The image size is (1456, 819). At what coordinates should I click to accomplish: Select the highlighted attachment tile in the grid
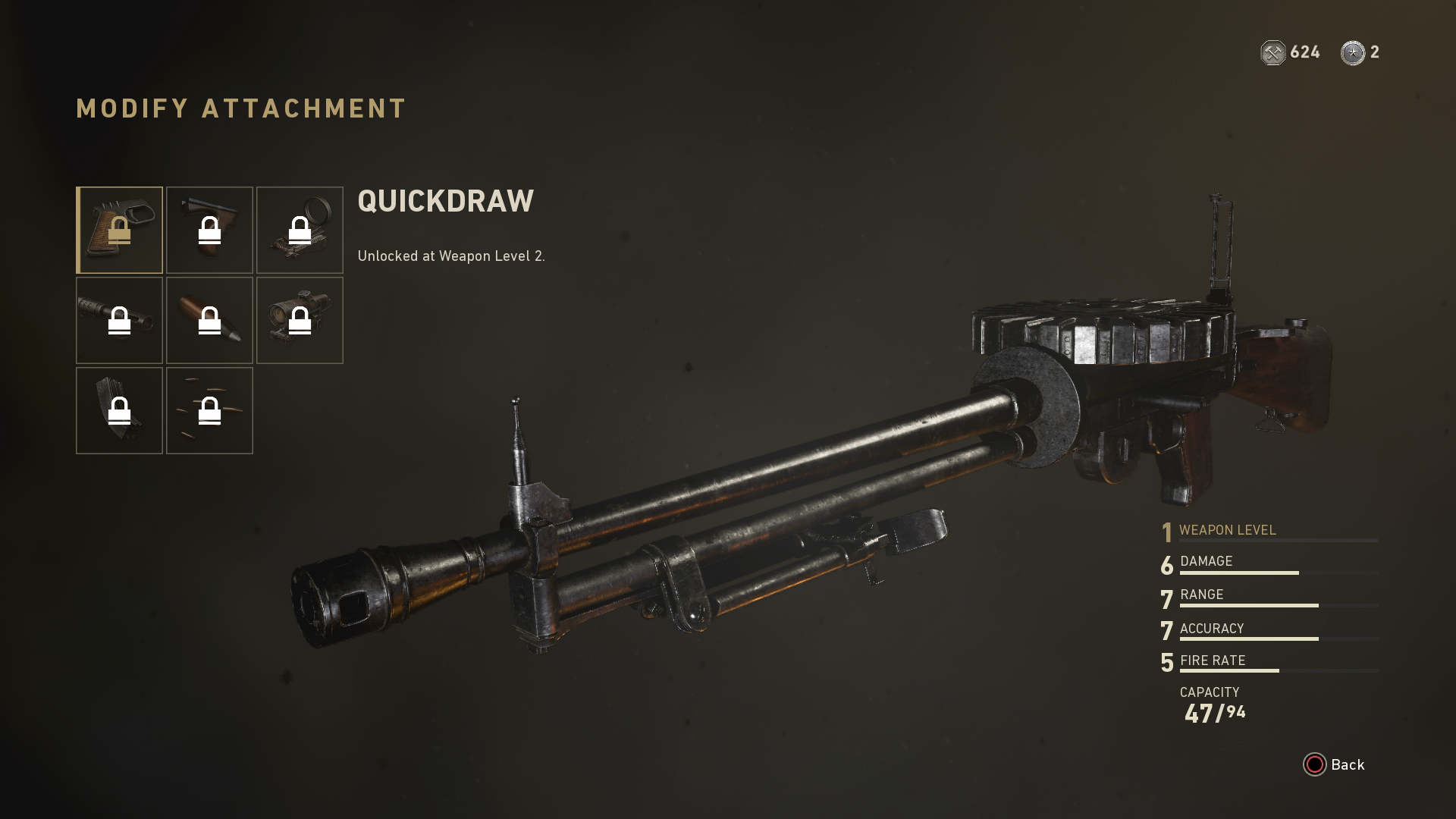point(119,230)
